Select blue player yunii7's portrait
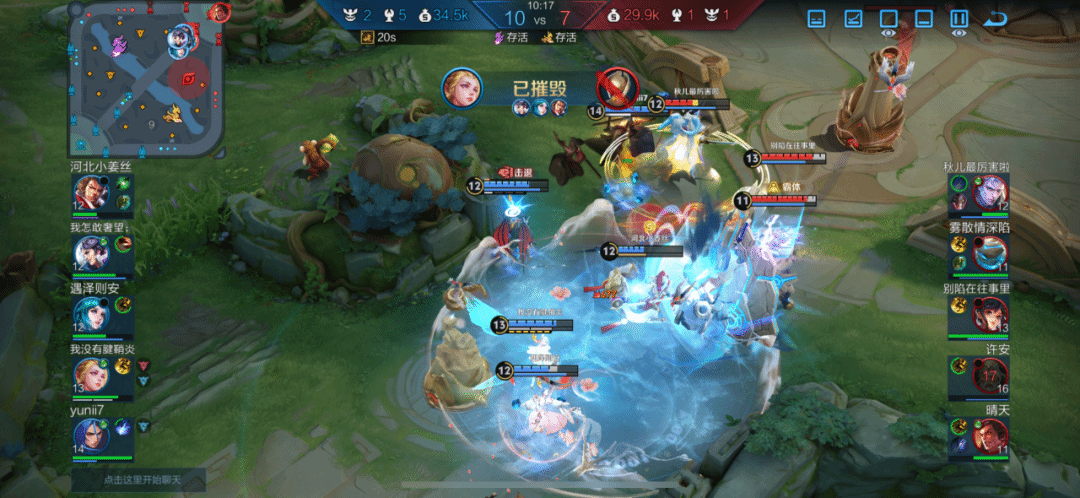 (91, 435)
